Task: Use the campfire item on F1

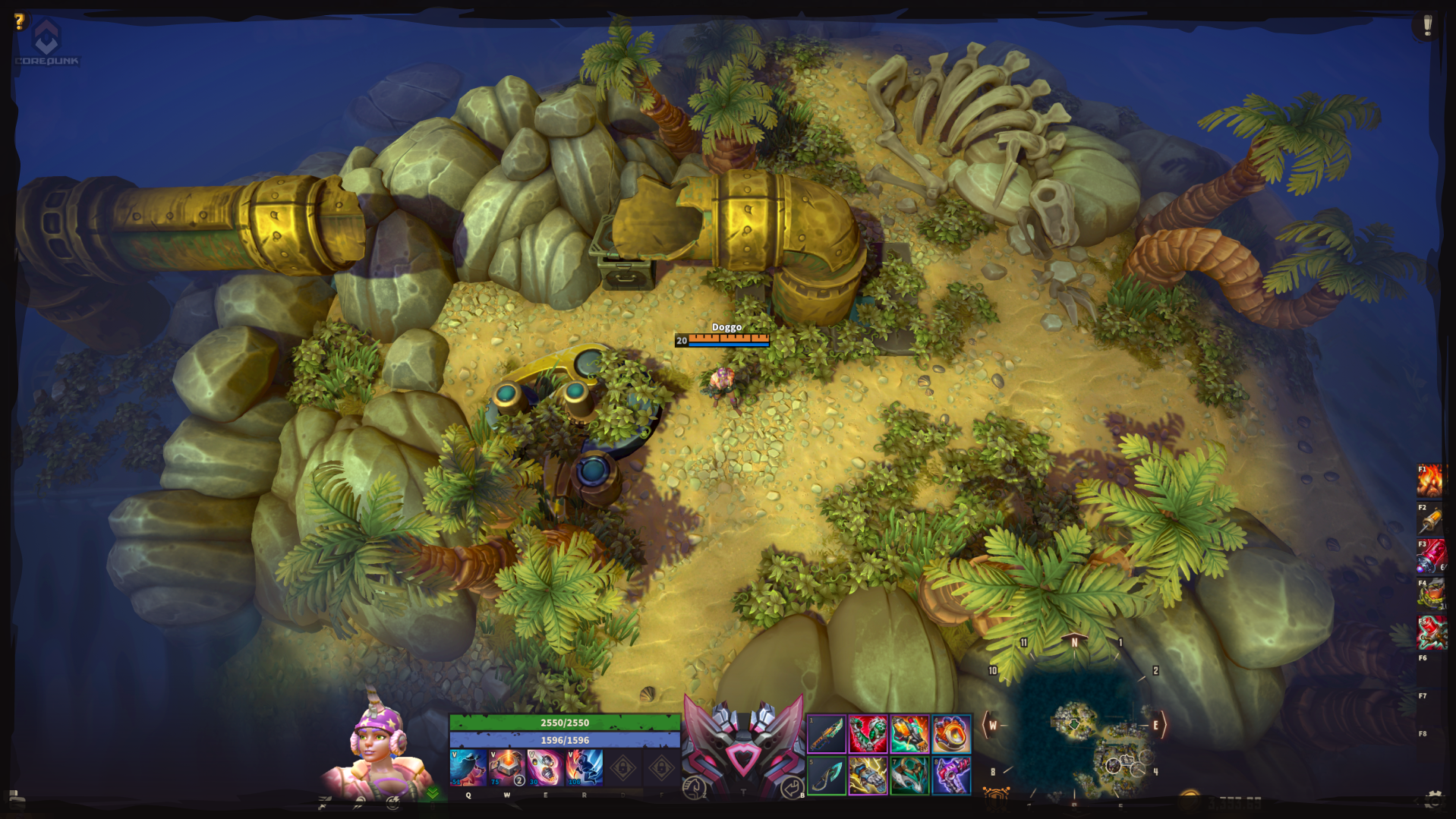Action: 1431,480
